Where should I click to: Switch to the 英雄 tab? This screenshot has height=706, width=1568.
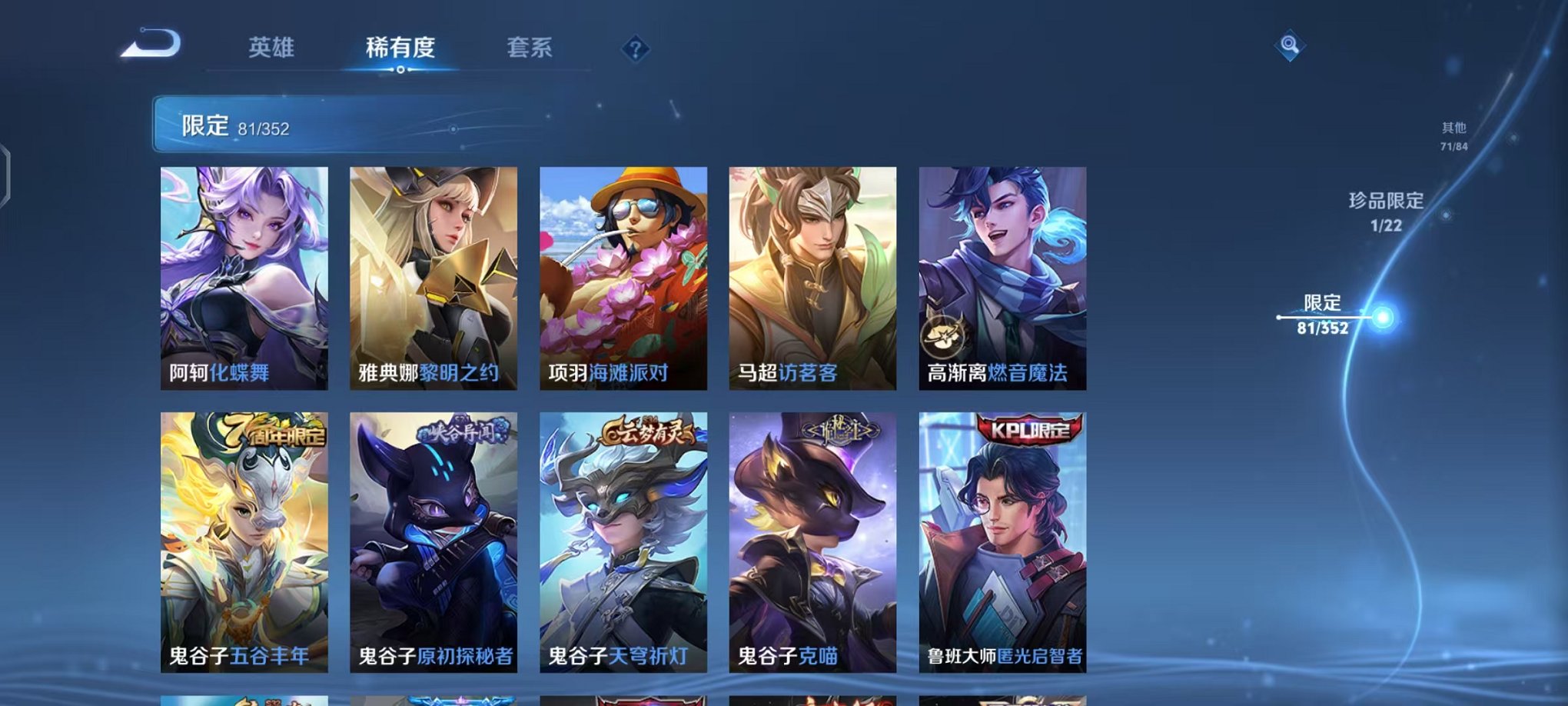click(x=271, y=48)
